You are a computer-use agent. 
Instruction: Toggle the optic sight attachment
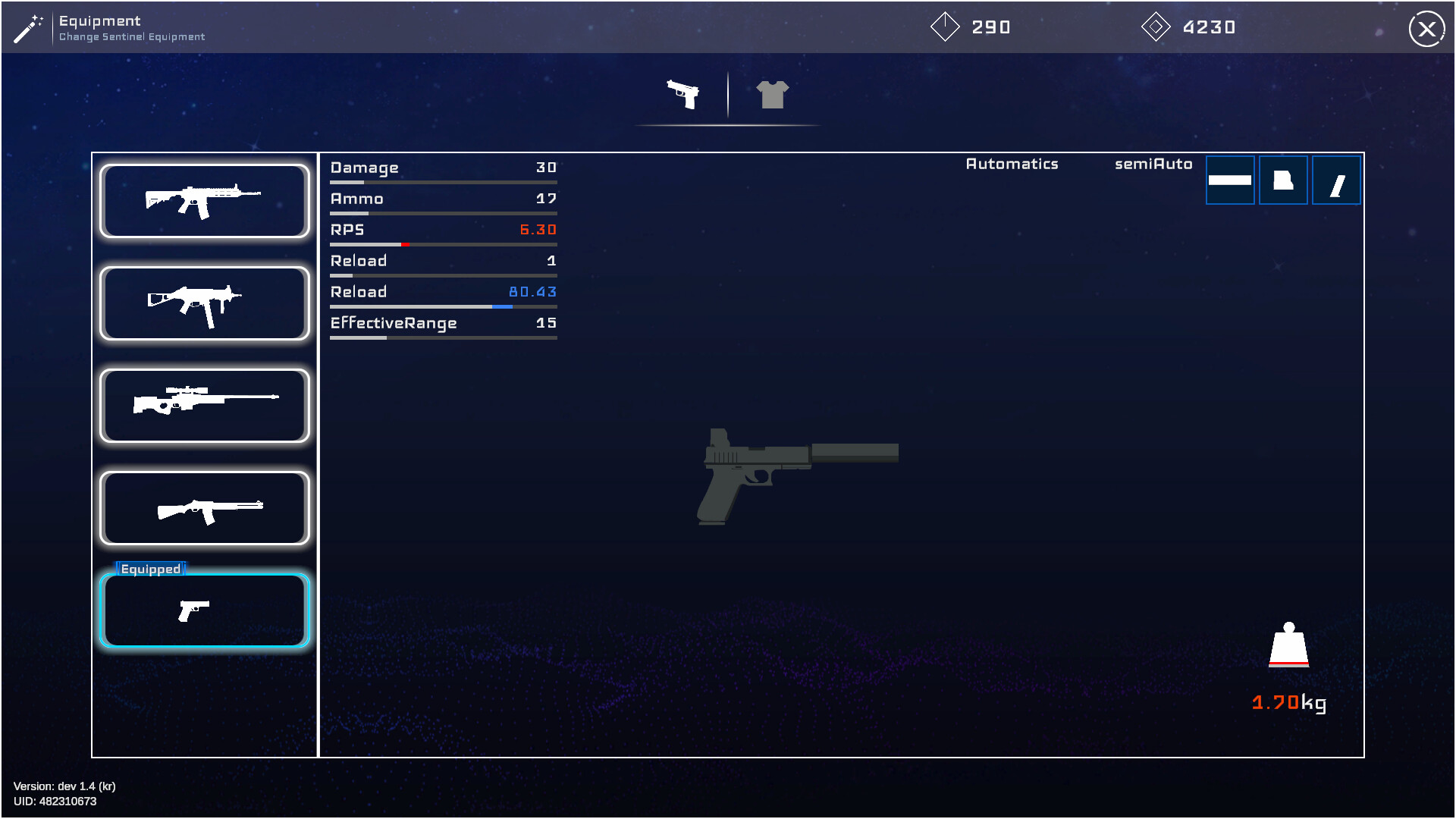coord(1283,180)
